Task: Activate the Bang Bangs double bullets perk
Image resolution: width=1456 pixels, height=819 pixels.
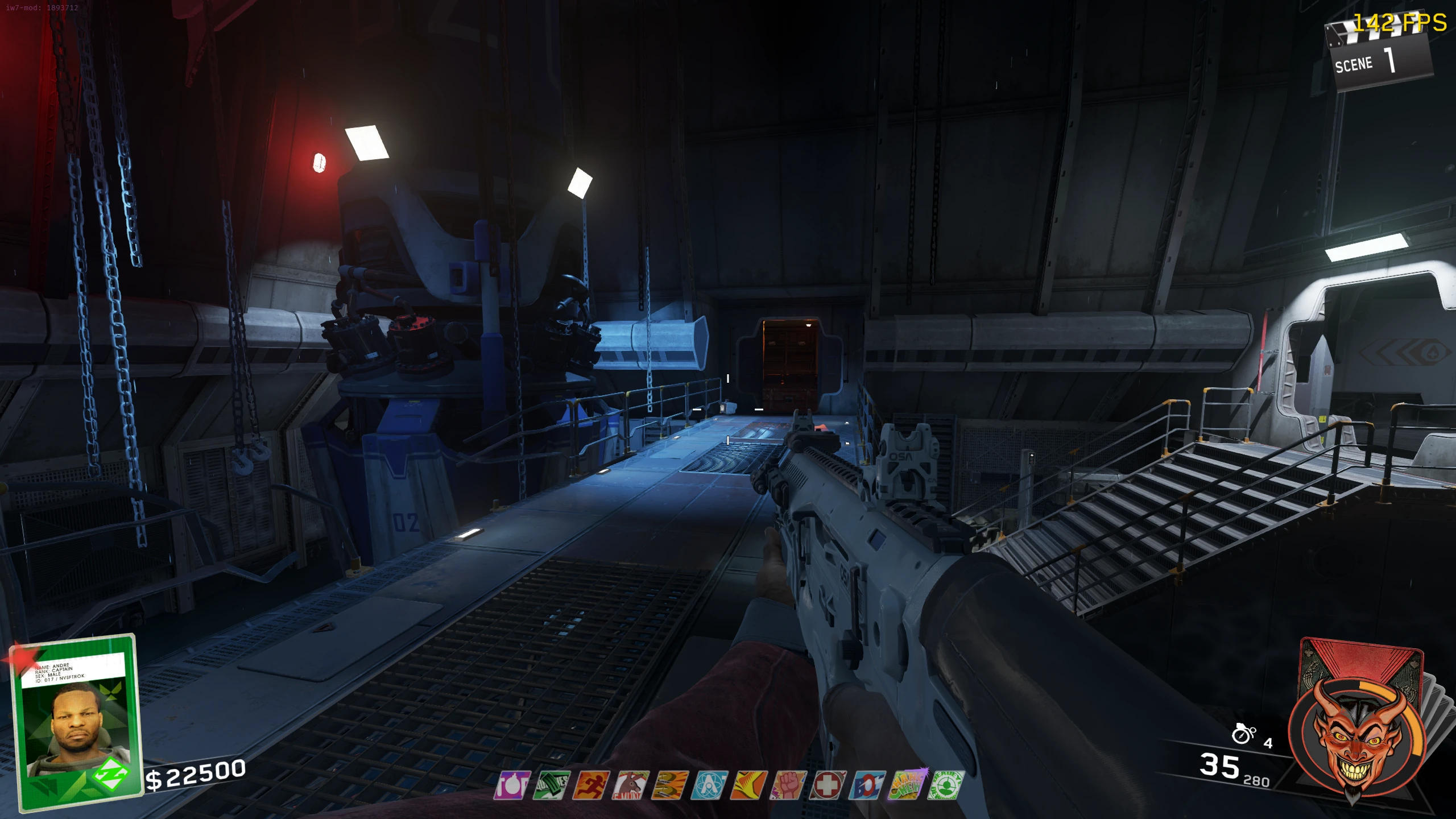Action: [x=670, y=785]
